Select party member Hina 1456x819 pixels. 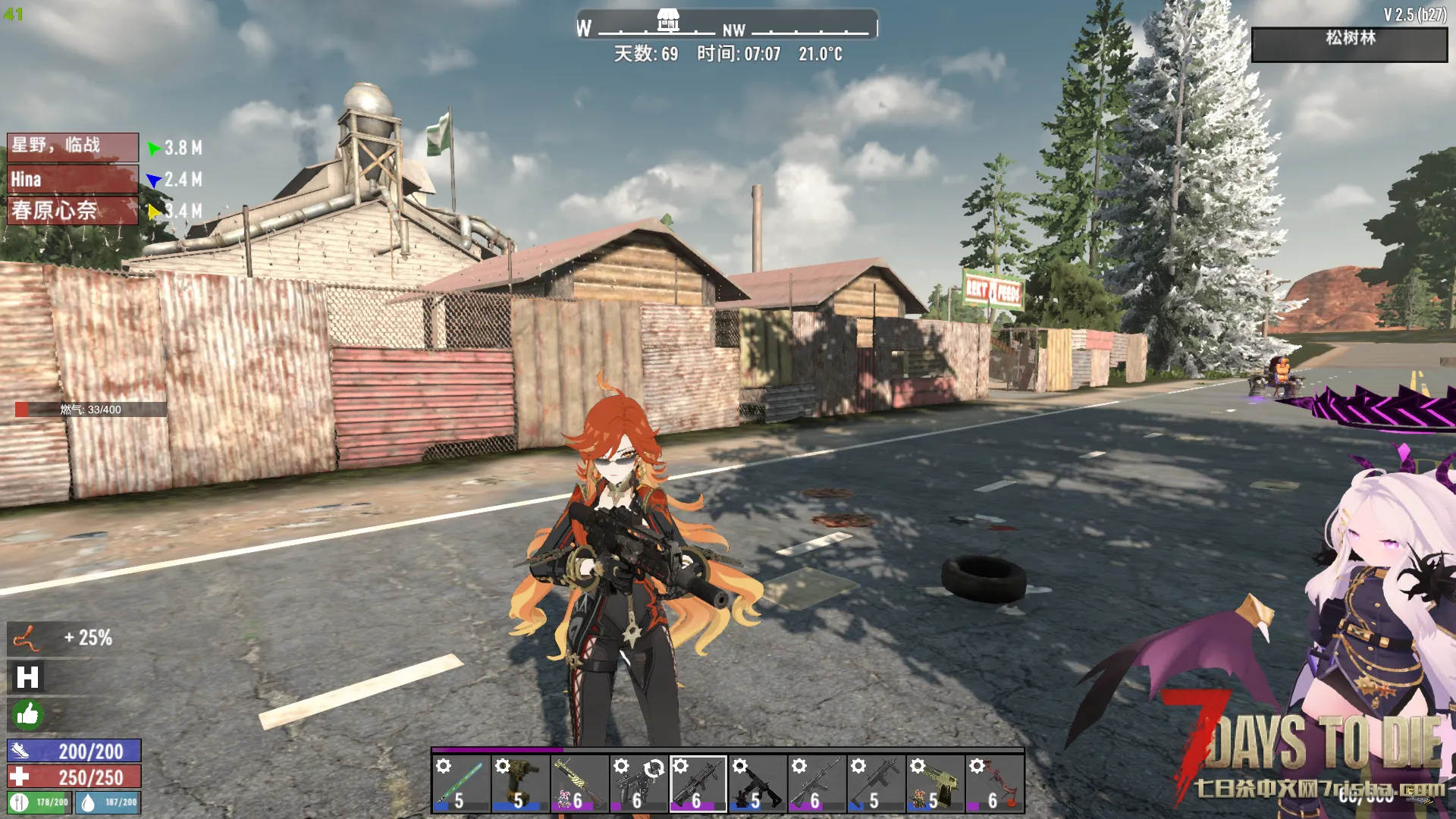pyautogui.click(x=73, y=180)
